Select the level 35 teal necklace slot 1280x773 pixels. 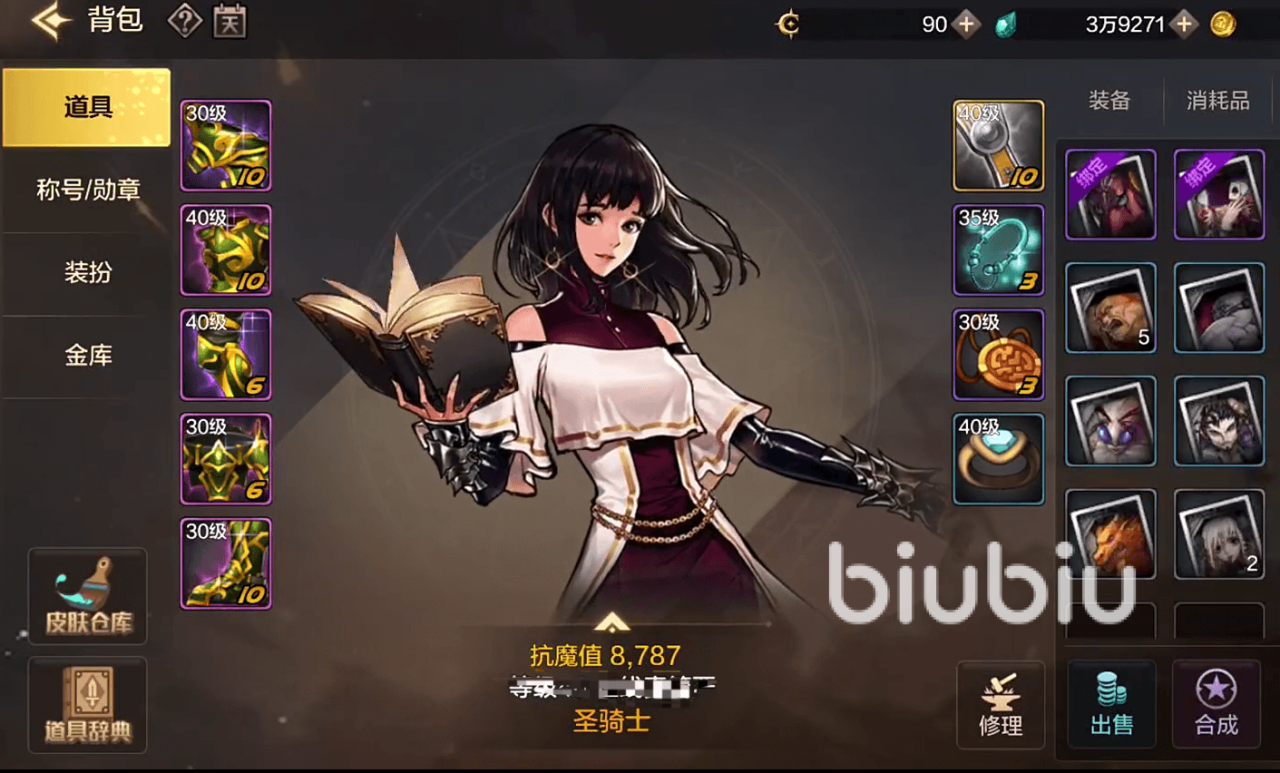(998, 250)
